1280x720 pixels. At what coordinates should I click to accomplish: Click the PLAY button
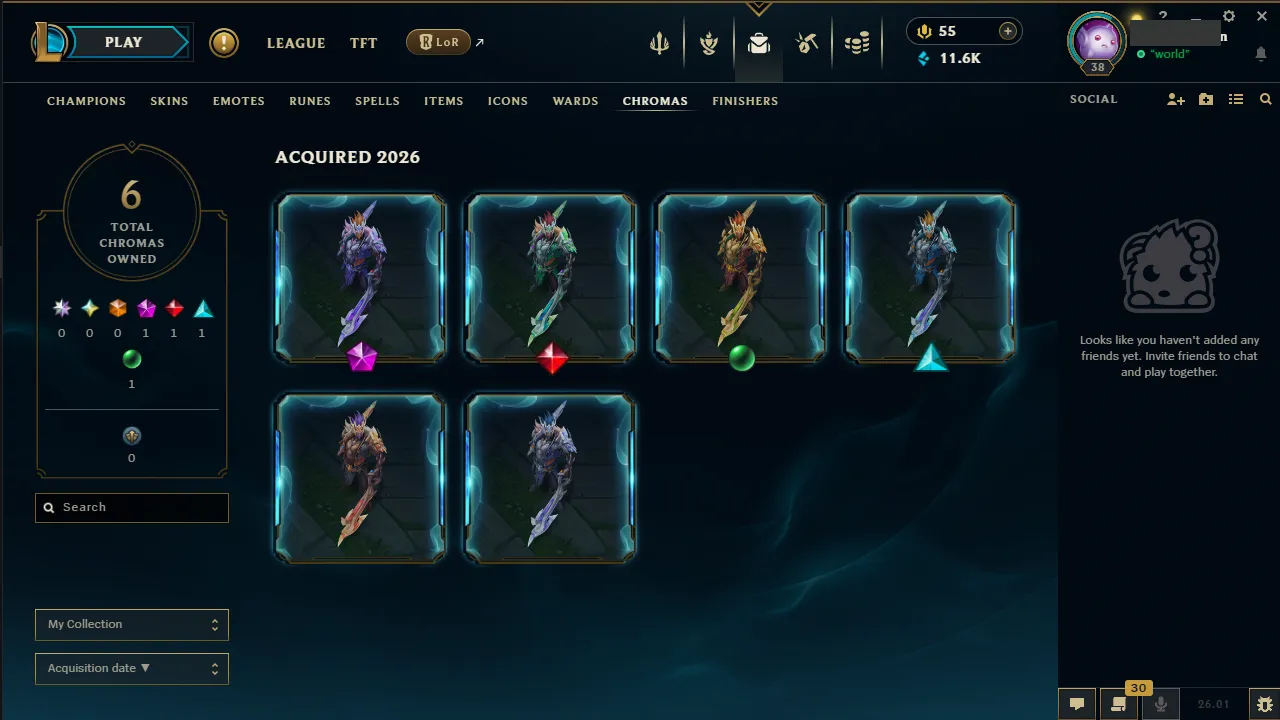coord(123,42)
